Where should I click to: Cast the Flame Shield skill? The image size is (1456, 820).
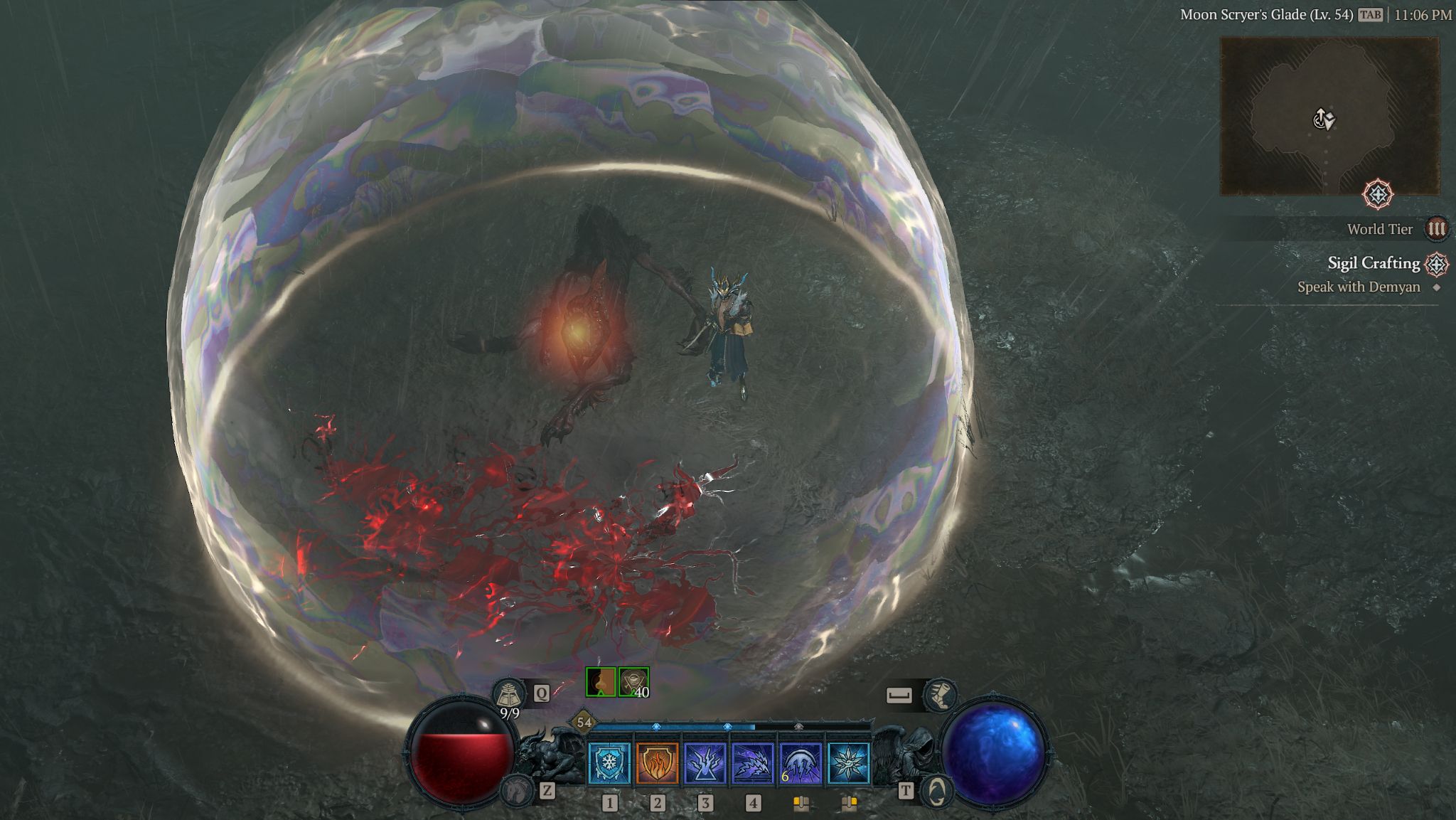coord(657,763)
